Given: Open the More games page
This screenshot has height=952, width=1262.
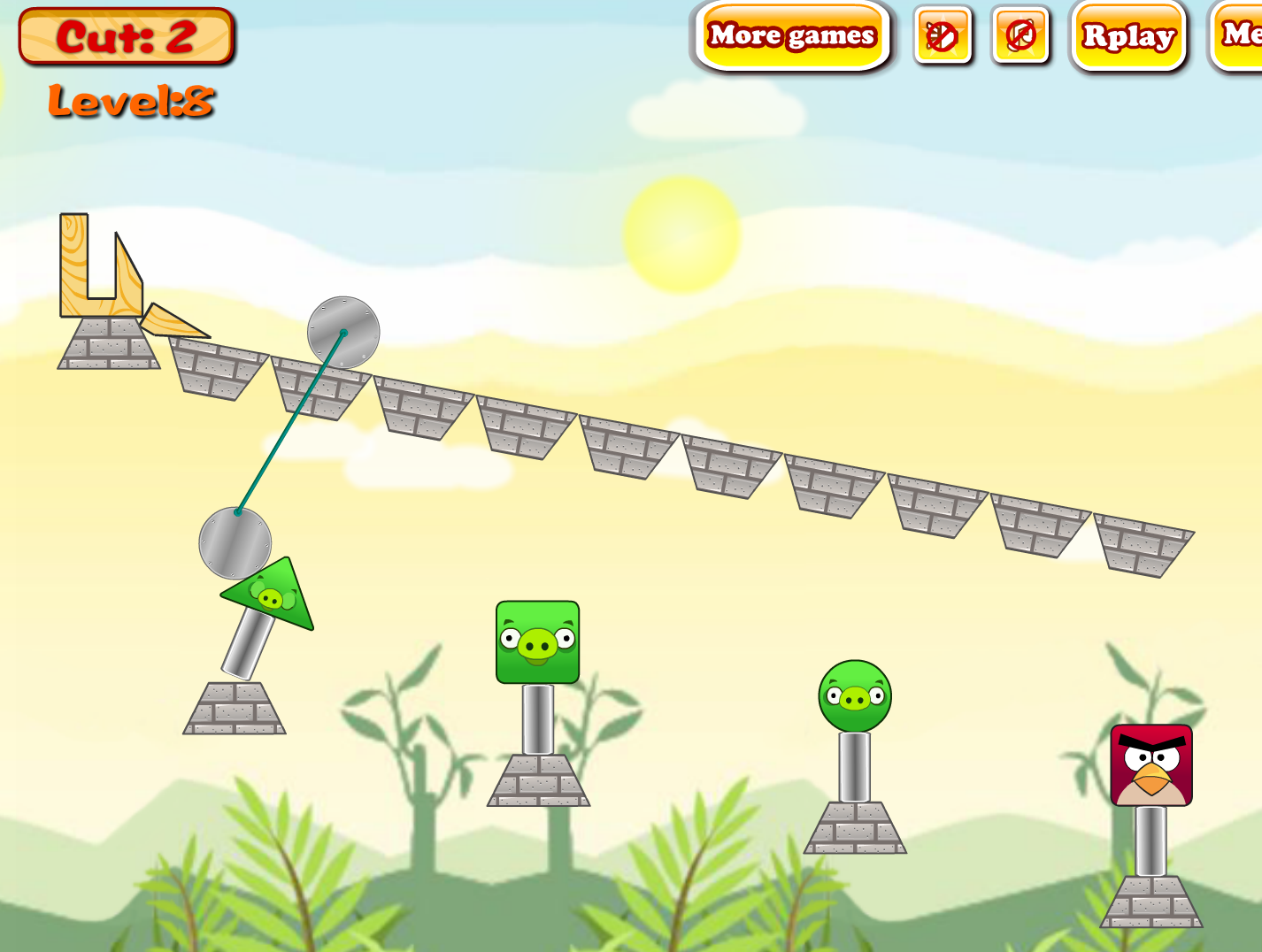Looking at the screenshot, I should 792,37.
